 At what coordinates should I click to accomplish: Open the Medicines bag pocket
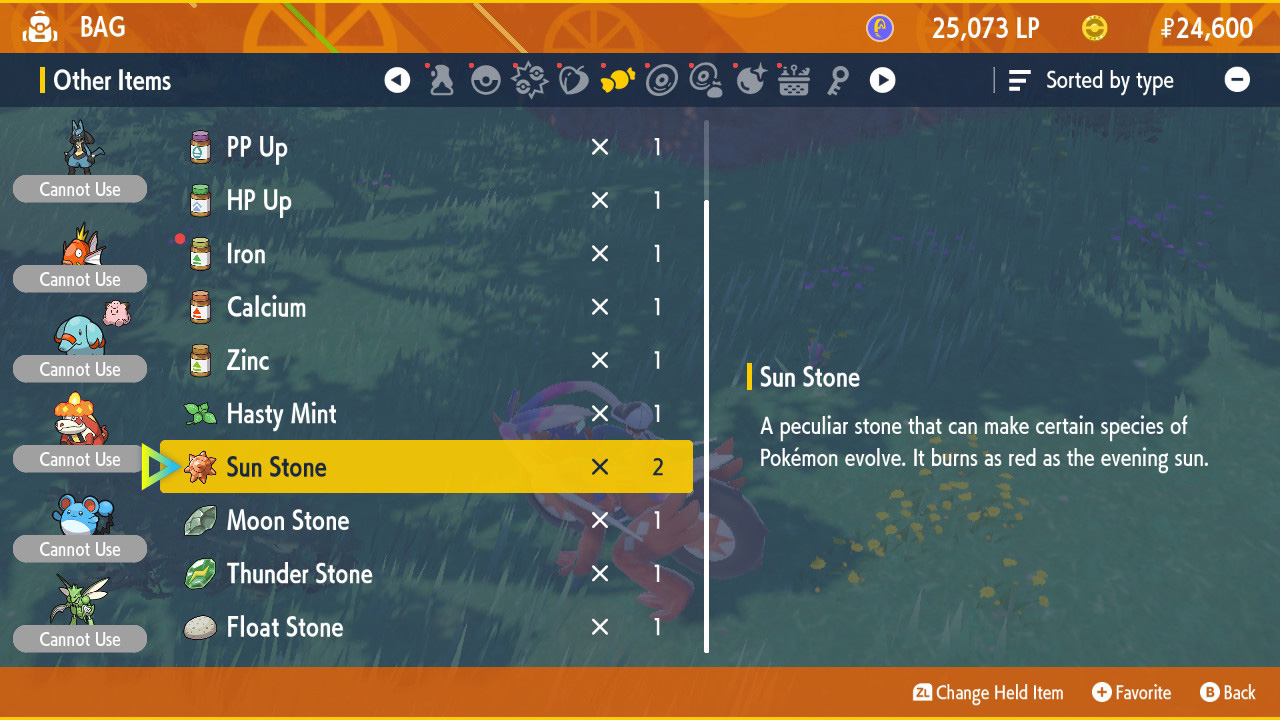(x=441, y=80)
